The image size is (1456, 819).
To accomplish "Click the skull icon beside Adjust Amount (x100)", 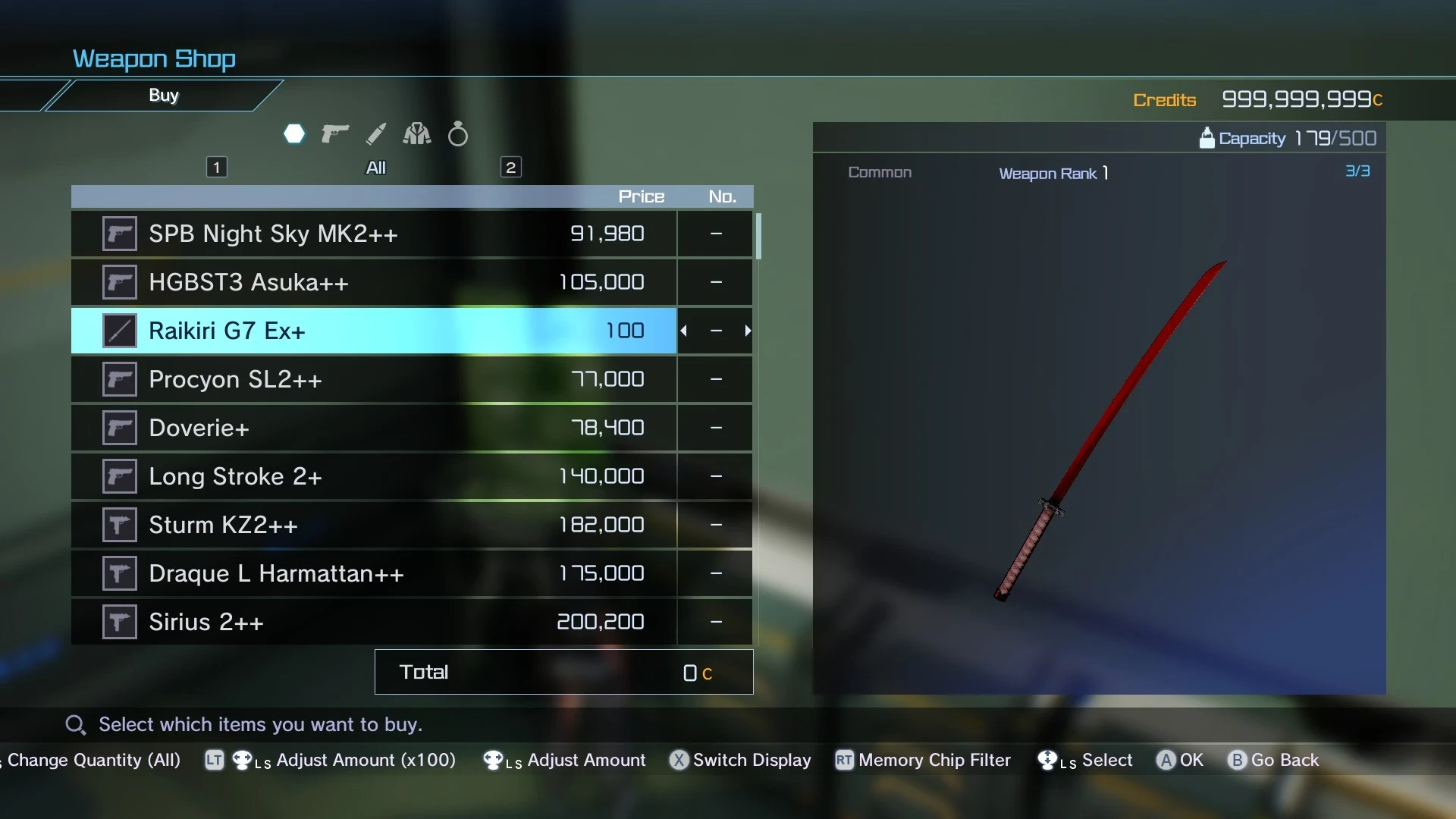I will click(x=243, y=761).
